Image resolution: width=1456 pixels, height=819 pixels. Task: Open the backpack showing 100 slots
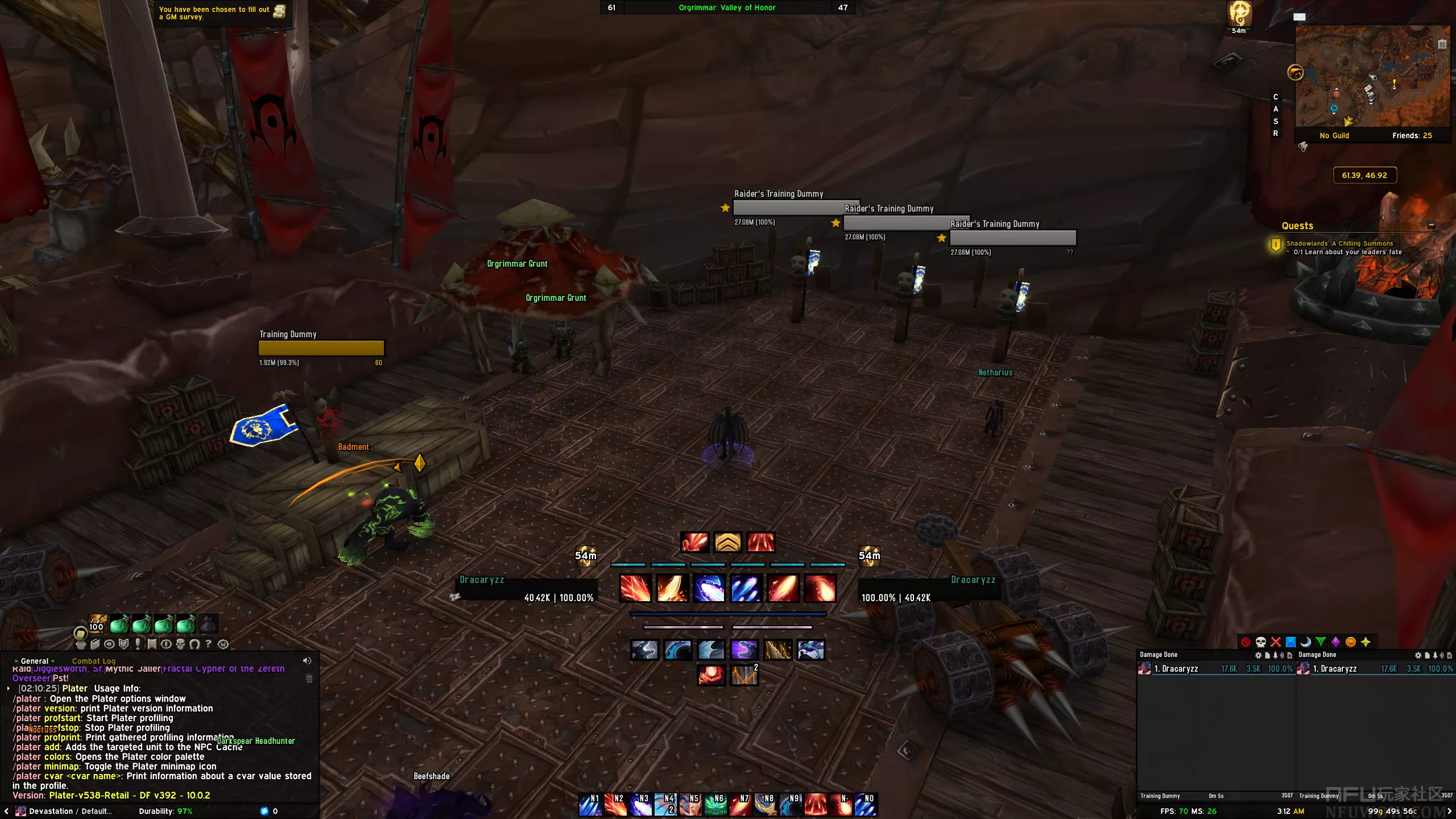point(97,624)
